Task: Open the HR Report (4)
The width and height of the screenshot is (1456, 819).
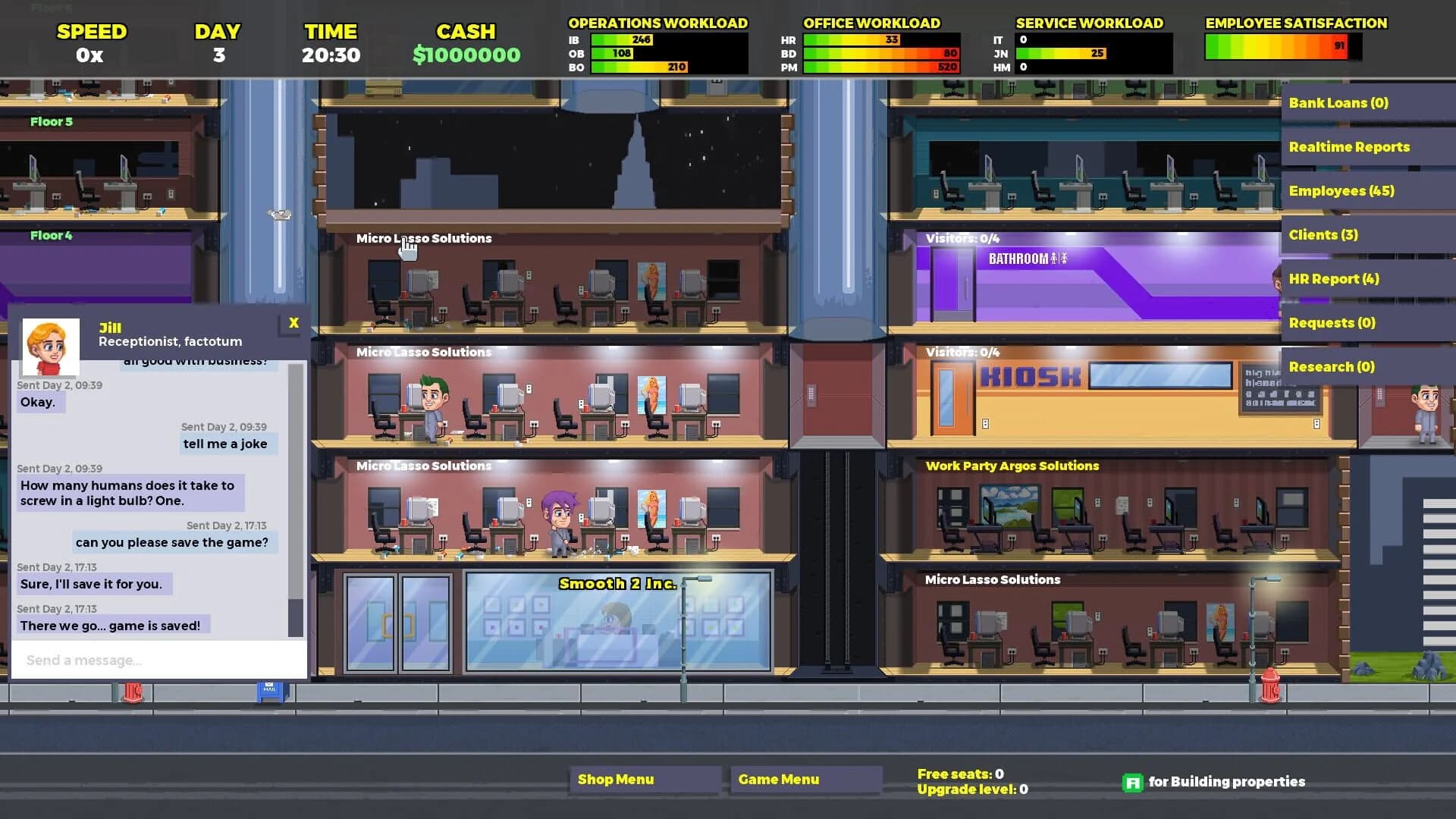Action: click(1332, 279)
